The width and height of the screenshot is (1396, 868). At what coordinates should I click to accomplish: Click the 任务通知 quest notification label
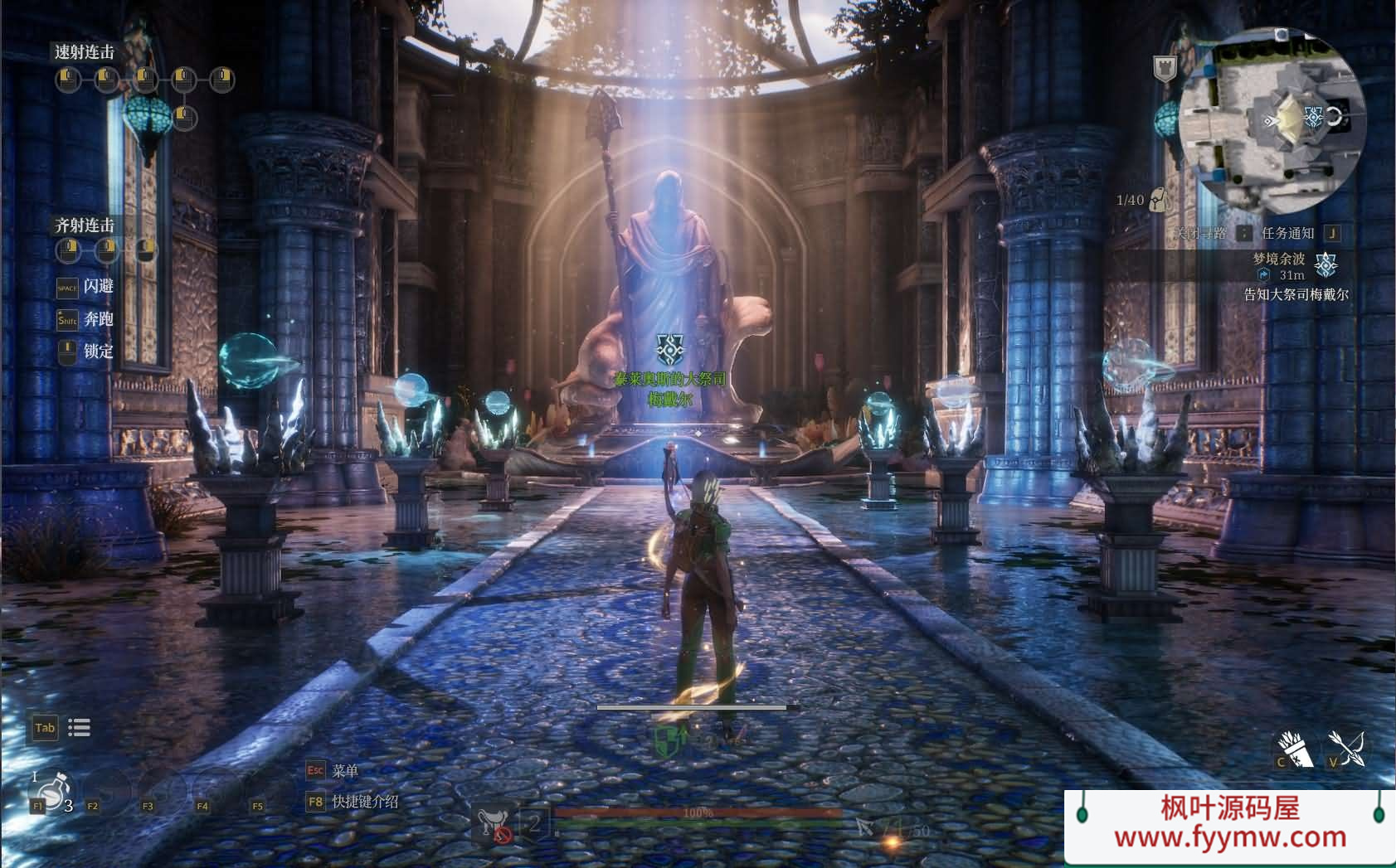(1287, 233)
